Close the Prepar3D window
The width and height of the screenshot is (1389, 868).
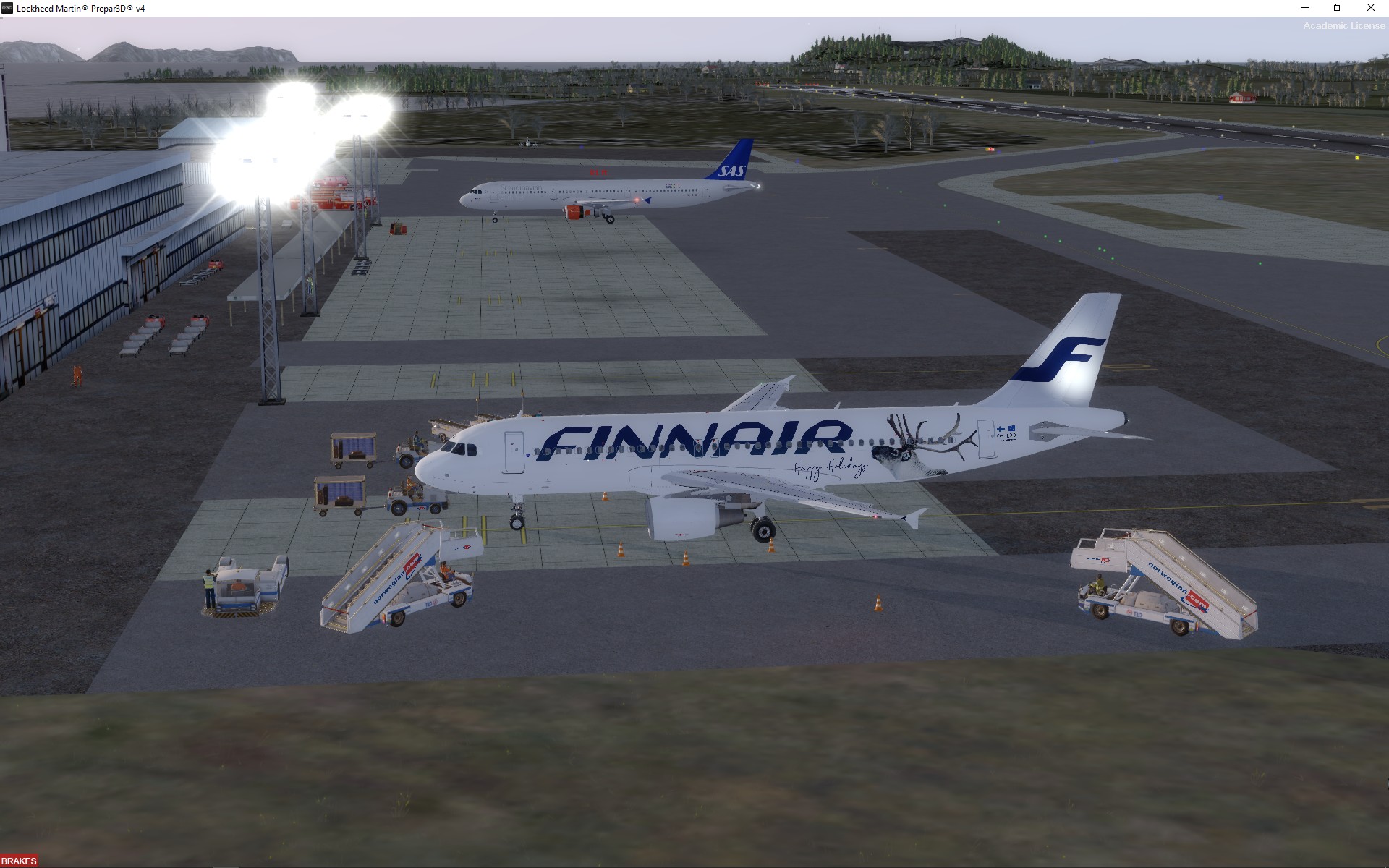point(1370,8)
